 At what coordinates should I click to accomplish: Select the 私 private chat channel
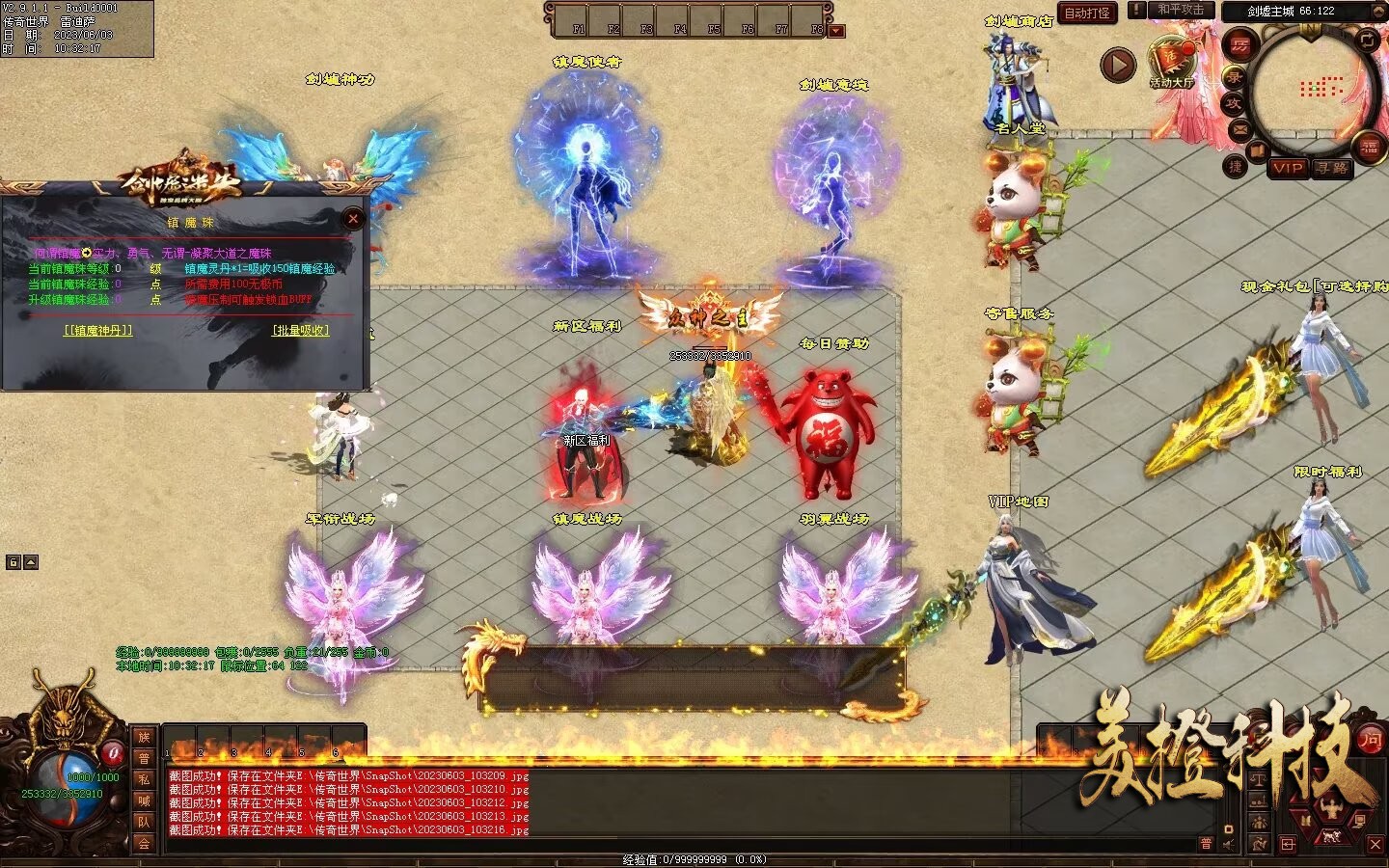pos(144,780)
